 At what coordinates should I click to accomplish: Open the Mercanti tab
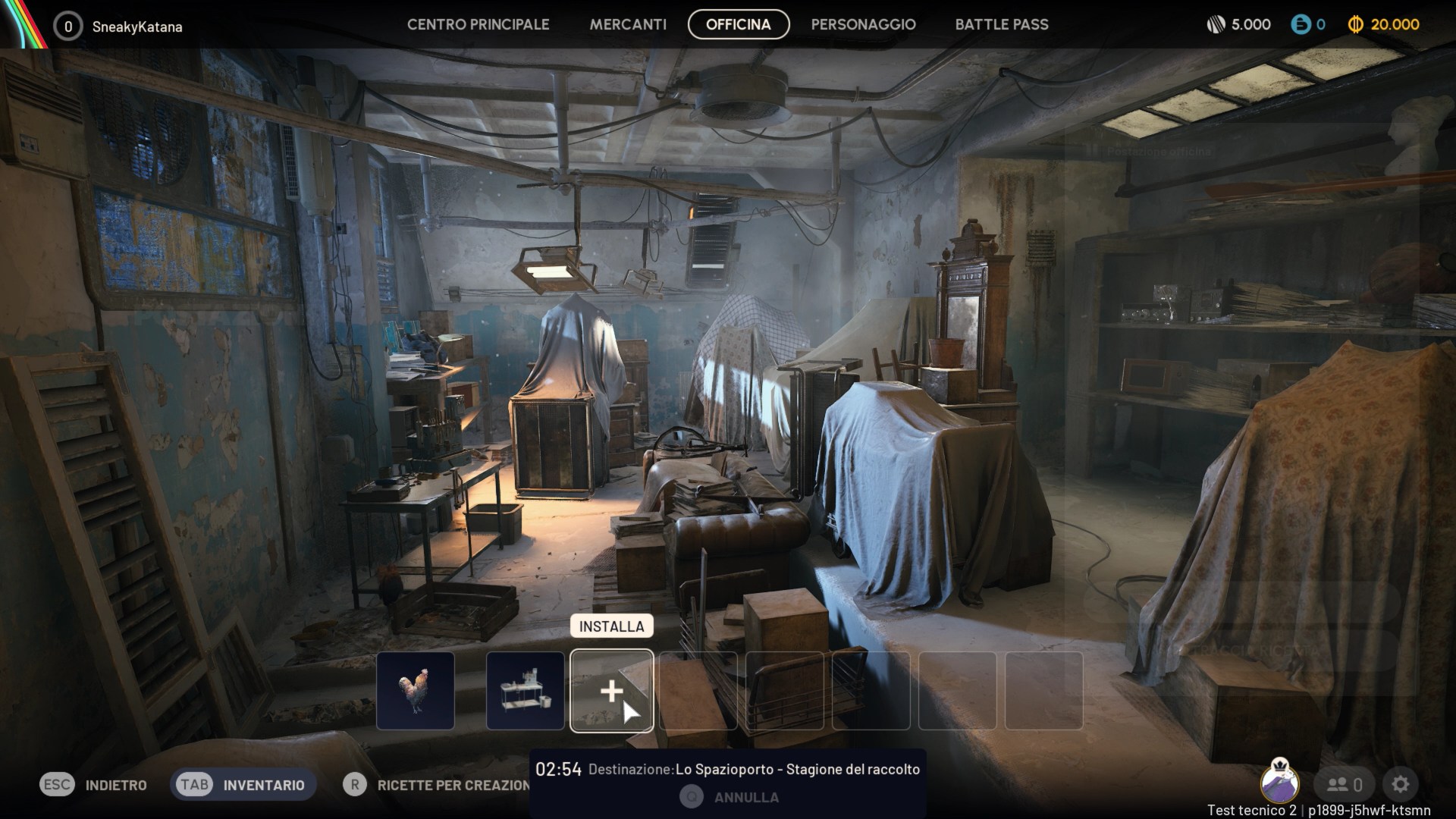tap(628, 24)
